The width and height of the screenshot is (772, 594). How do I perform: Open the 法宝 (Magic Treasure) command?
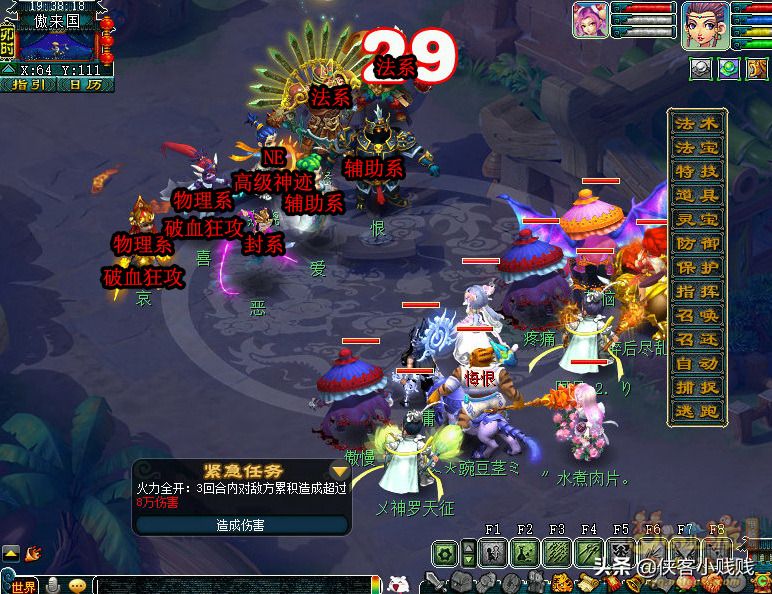coord(697,148)
